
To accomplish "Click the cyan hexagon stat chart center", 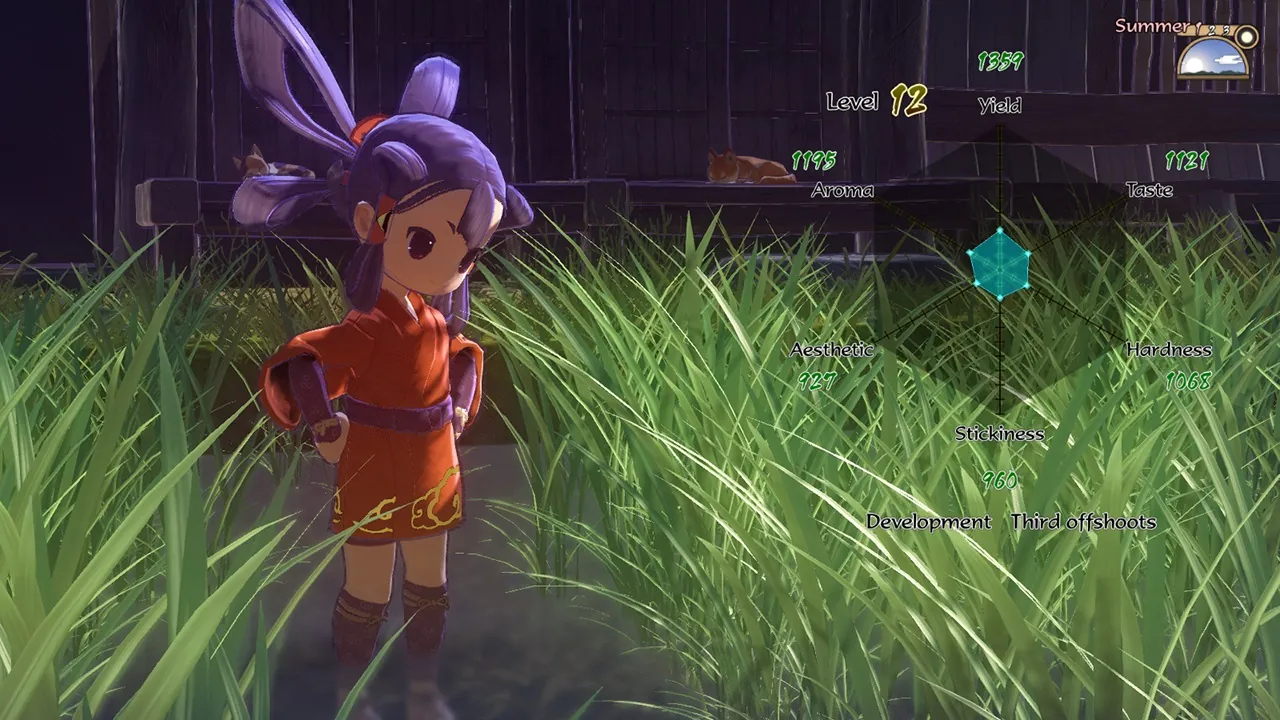I will (x=999, y=270).
